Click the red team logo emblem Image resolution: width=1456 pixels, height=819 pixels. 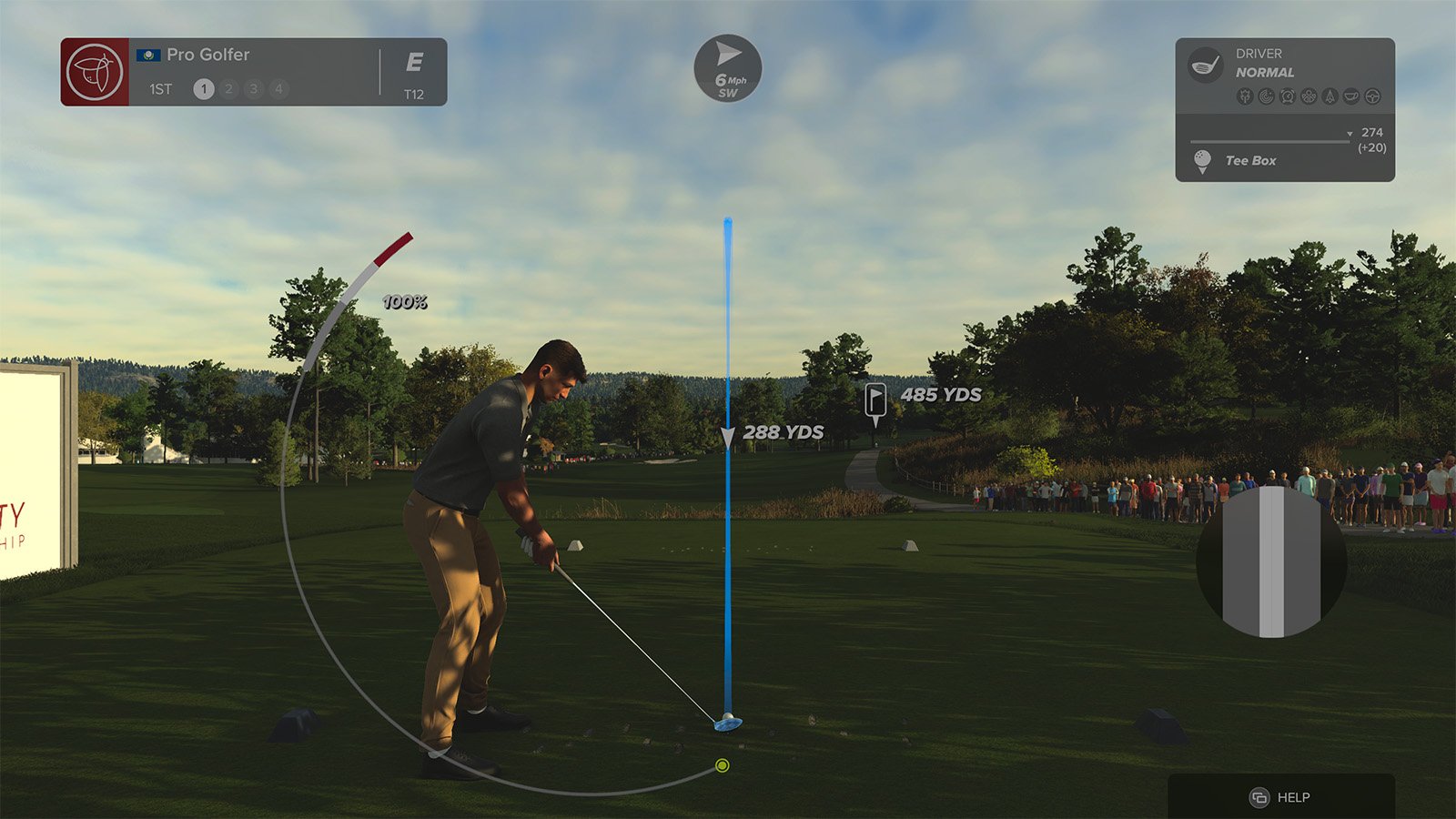(x=95, y=72)
